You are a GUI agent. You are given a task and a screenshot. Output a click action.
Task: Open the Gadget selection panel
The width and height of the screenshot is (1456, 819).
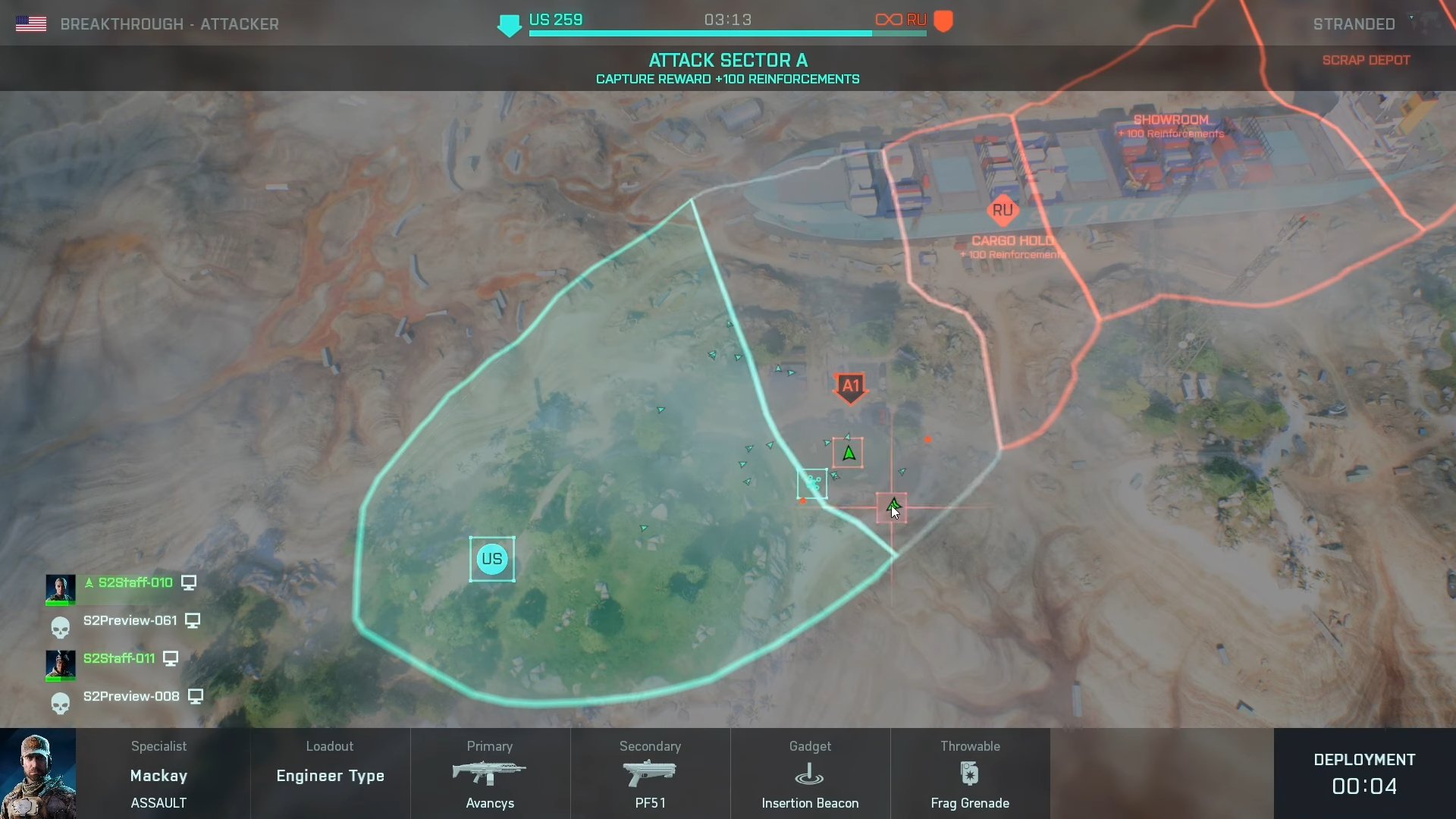pyautogui.click(x=810, y=746)
